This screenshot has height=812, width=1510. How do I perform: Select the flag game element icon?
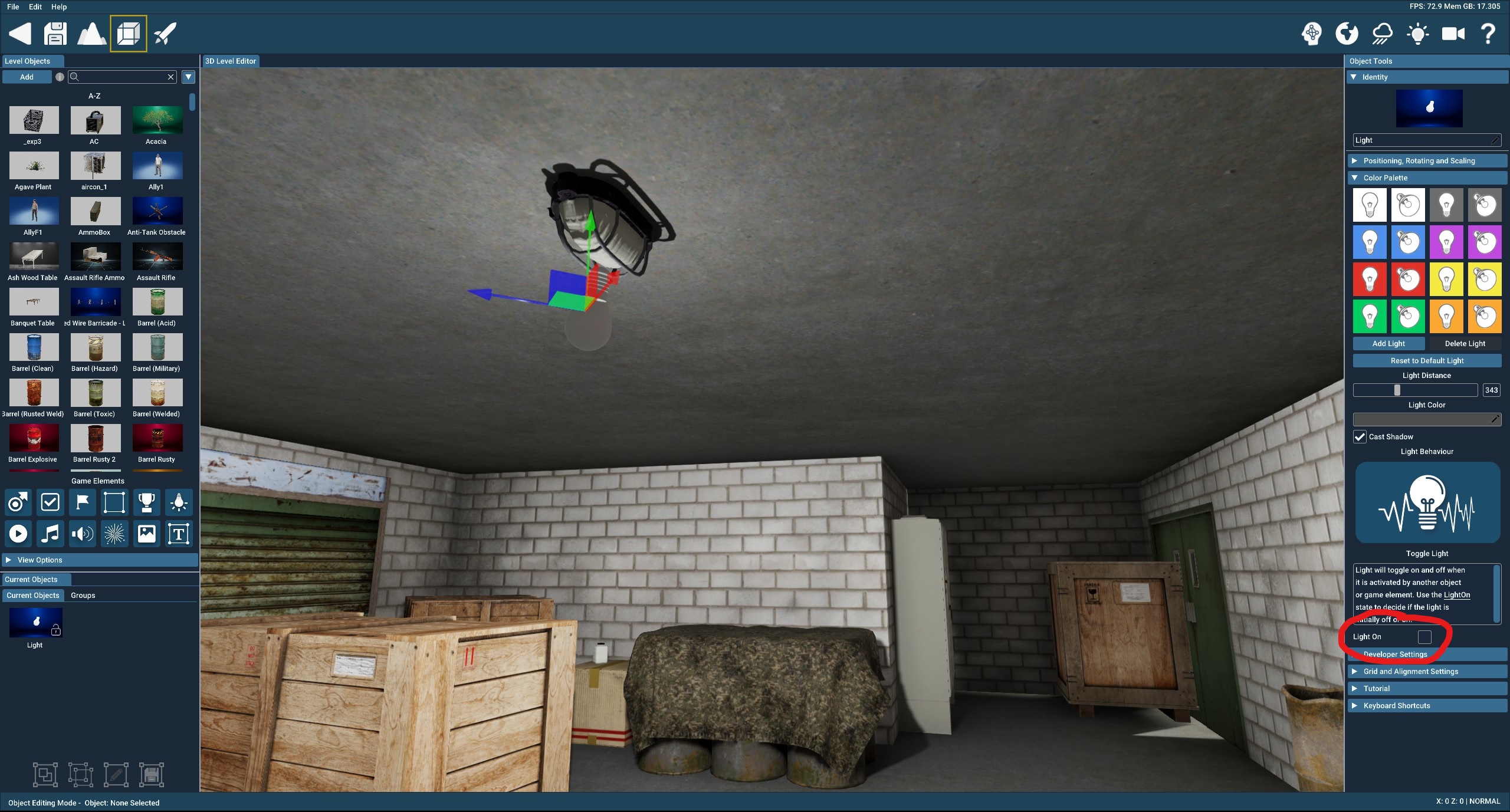click(82, 502)
